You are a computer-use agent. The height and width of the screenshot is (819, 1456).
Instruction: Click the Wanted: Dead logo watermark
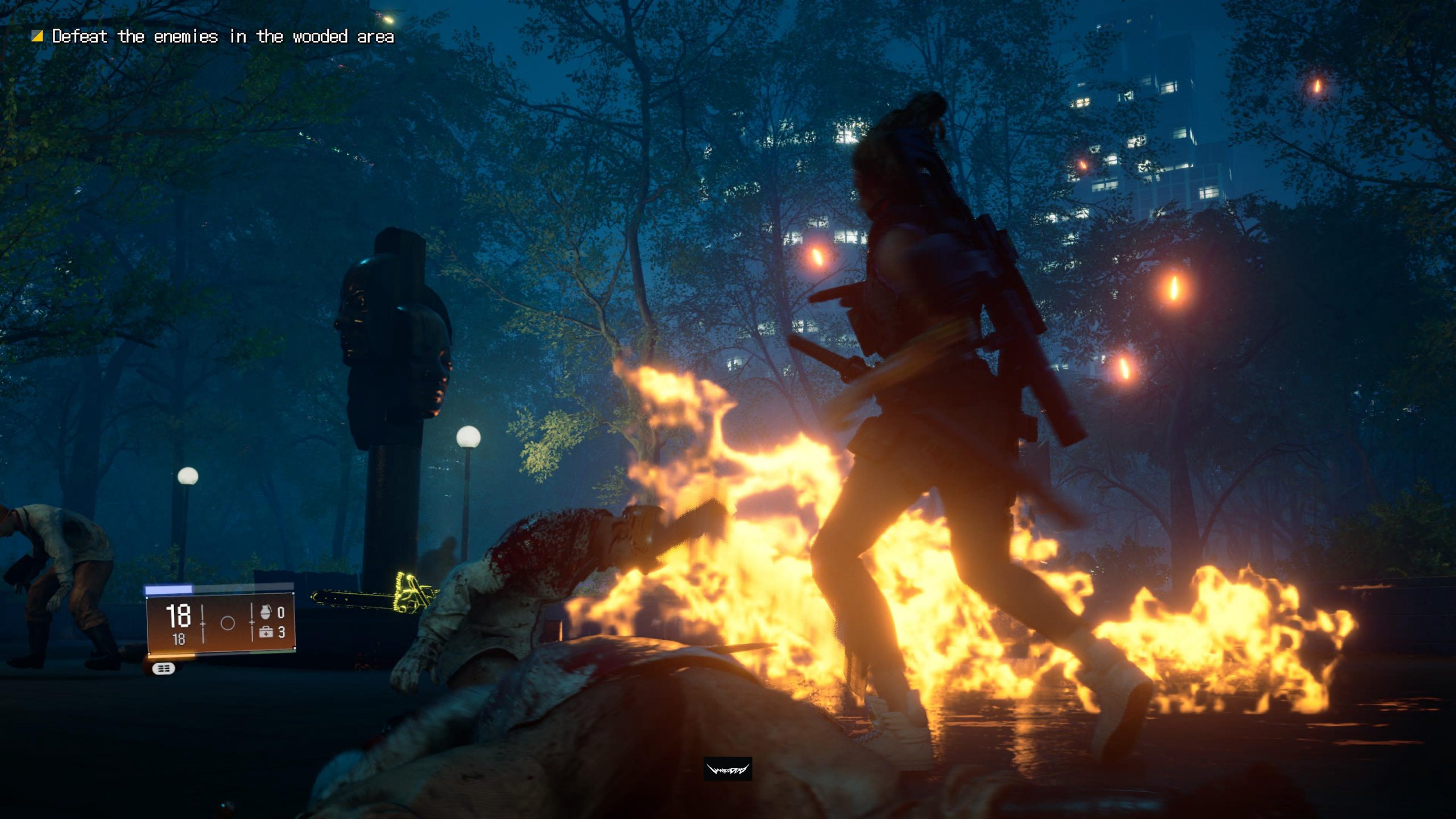(x=727, y=770)
